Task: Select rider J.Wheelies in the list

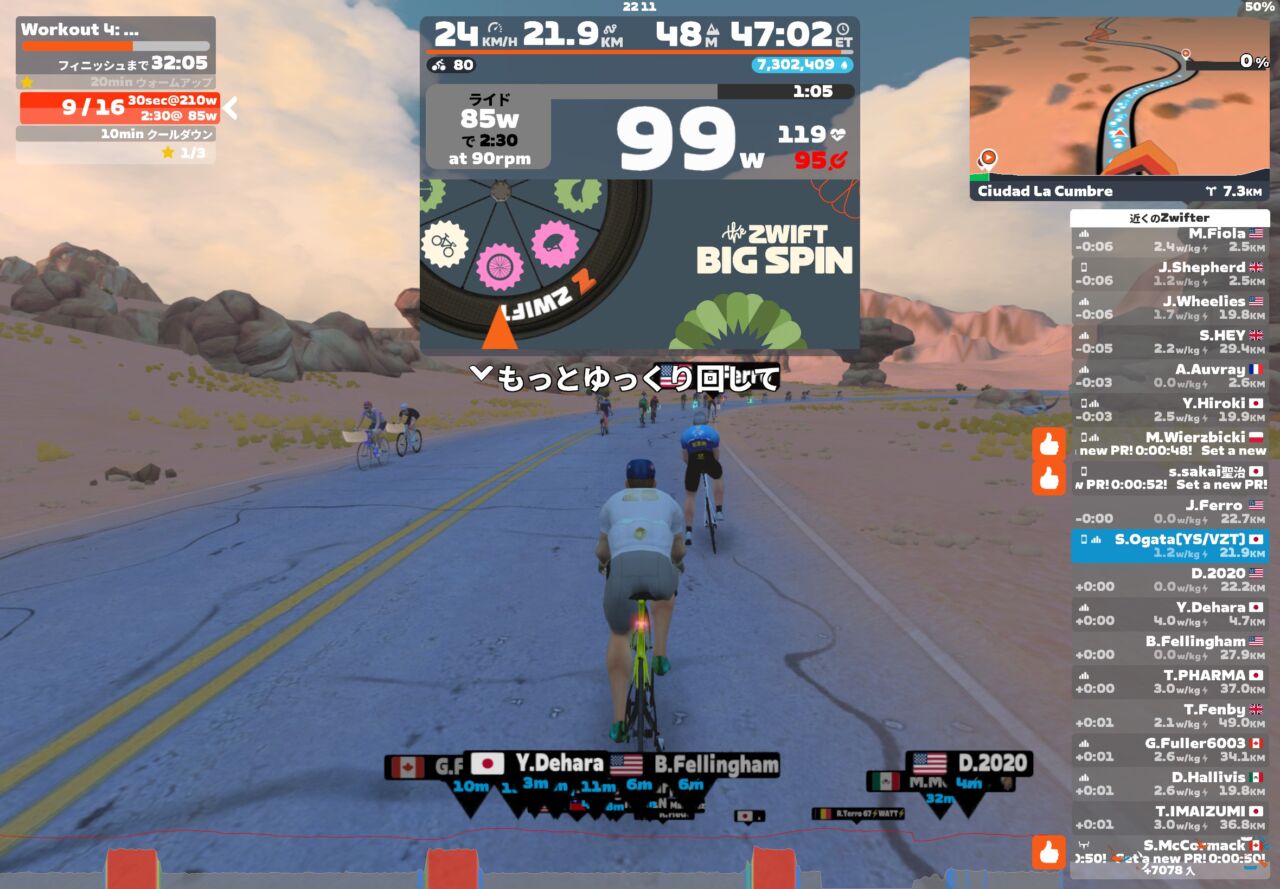Action: (x=1169, y=308)
